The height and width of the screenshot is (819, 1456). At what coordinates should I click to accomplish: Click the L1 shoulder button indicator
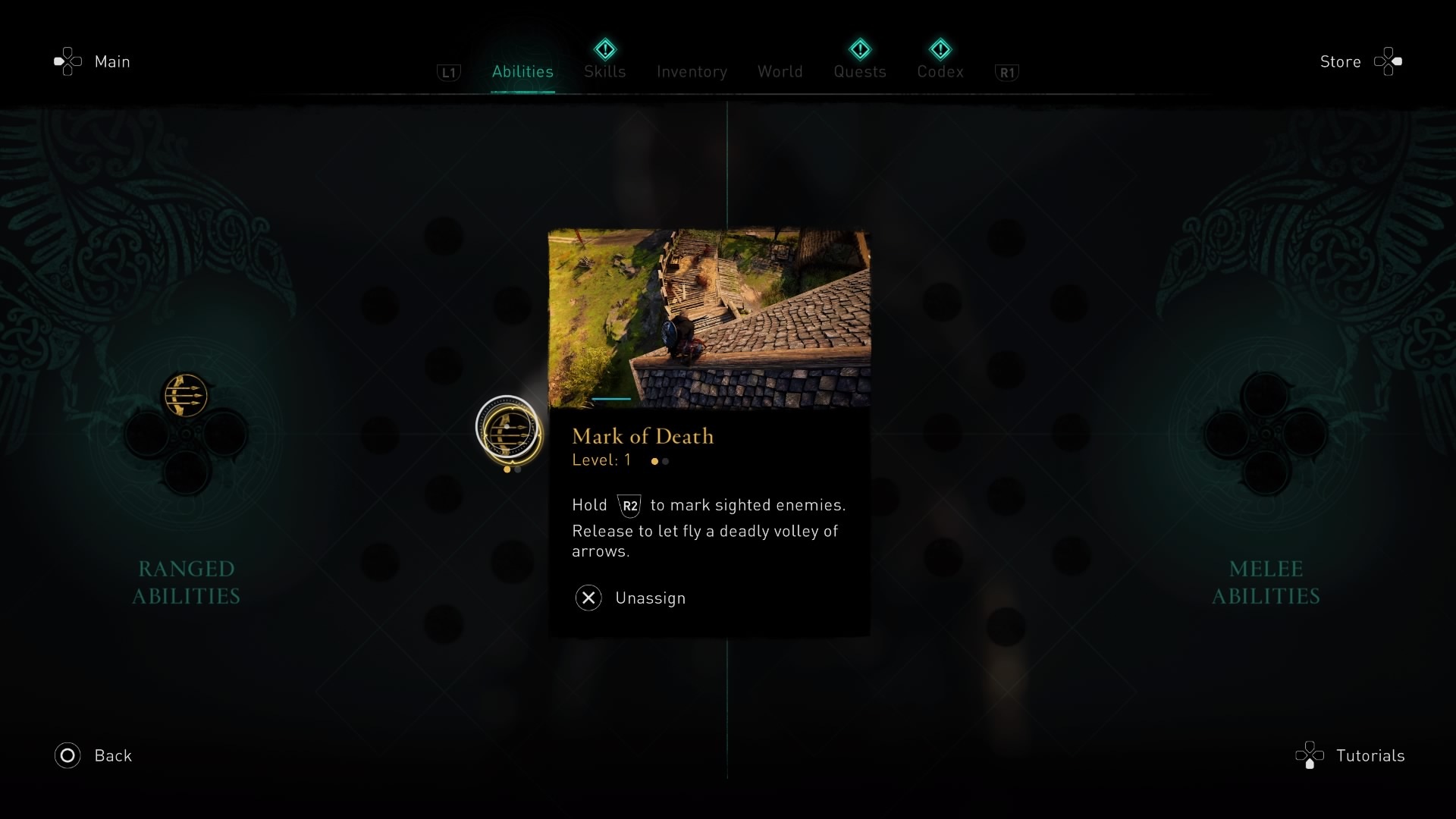tap(449, 73)
